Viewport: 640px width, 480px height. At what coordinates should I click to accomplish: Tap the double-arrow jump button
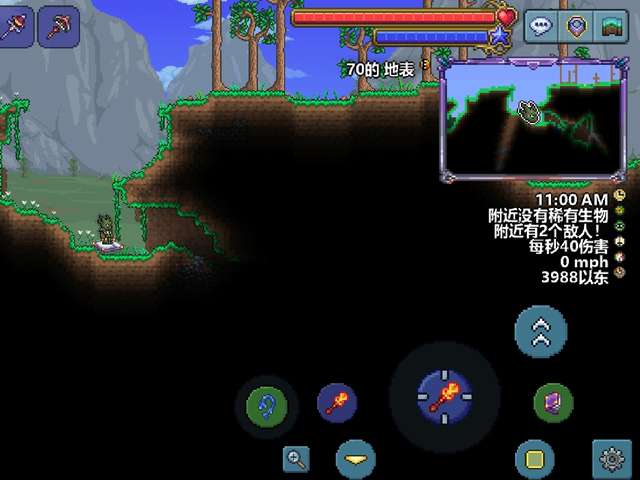pos(541,332)
